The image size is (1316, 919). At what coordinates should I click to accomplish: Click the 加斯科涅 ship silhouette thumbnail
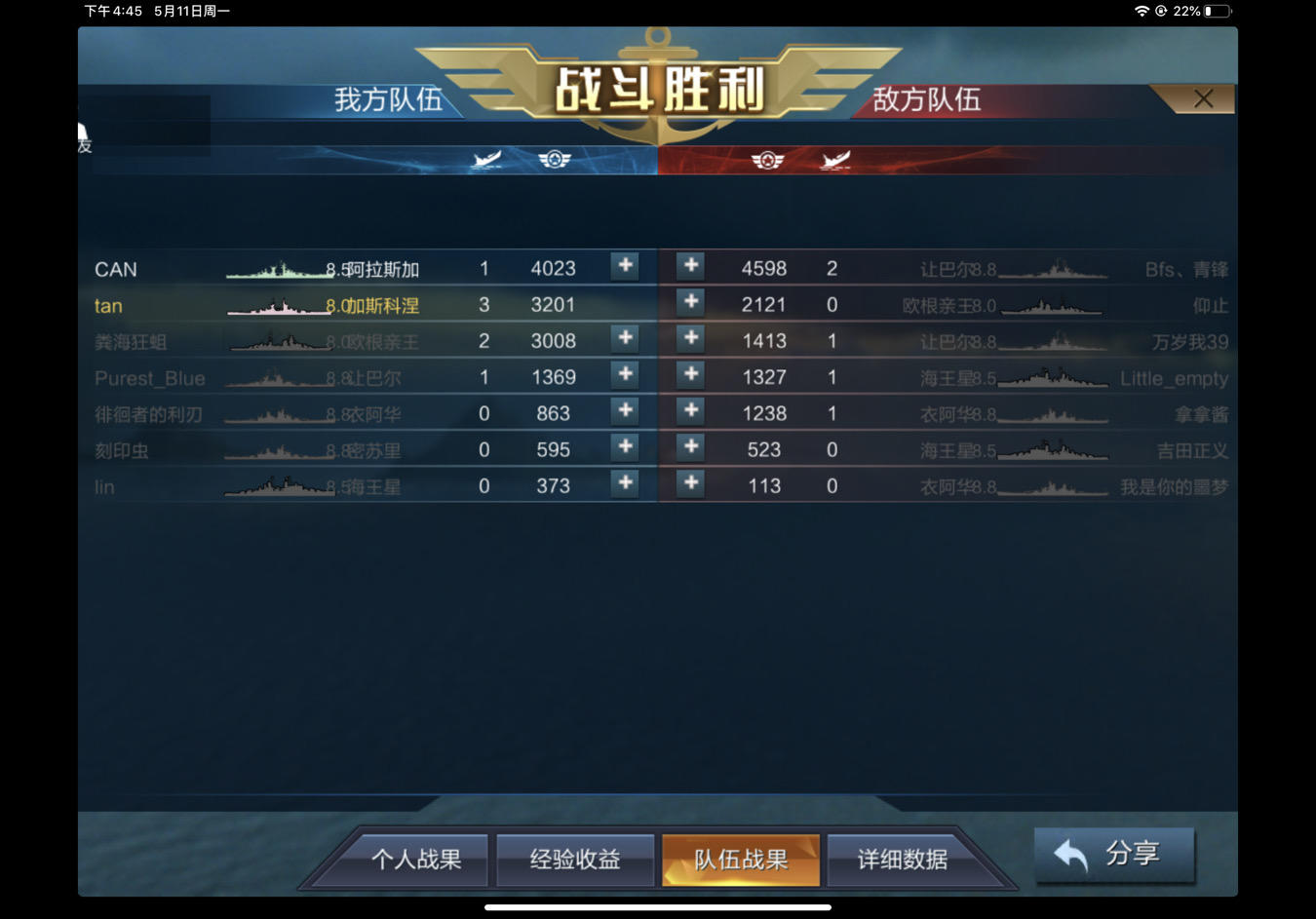point(278,304)
